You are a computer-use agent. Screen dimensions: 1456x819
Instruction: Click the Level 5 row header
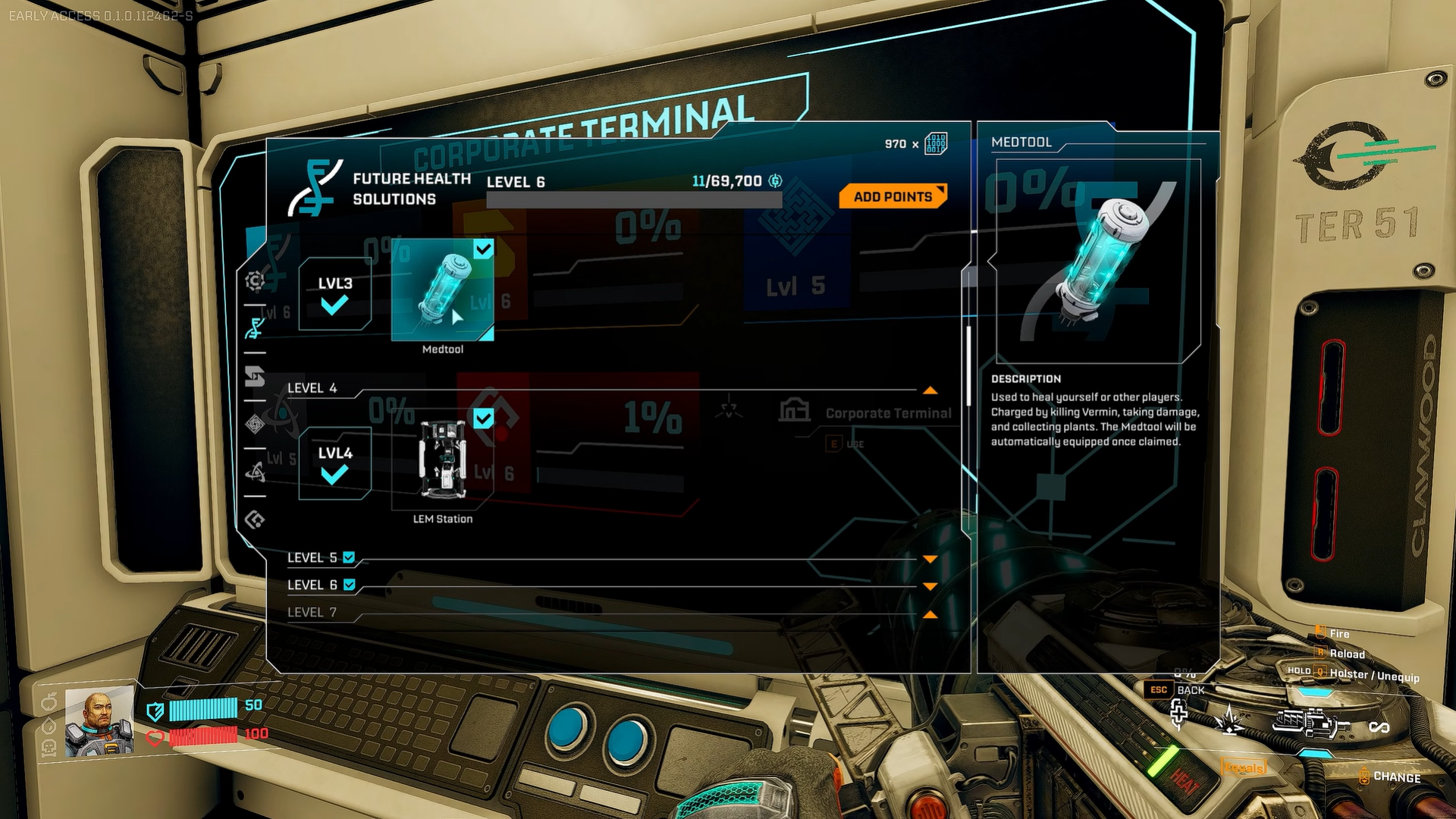pyautogui.click(x=312, y=558)
